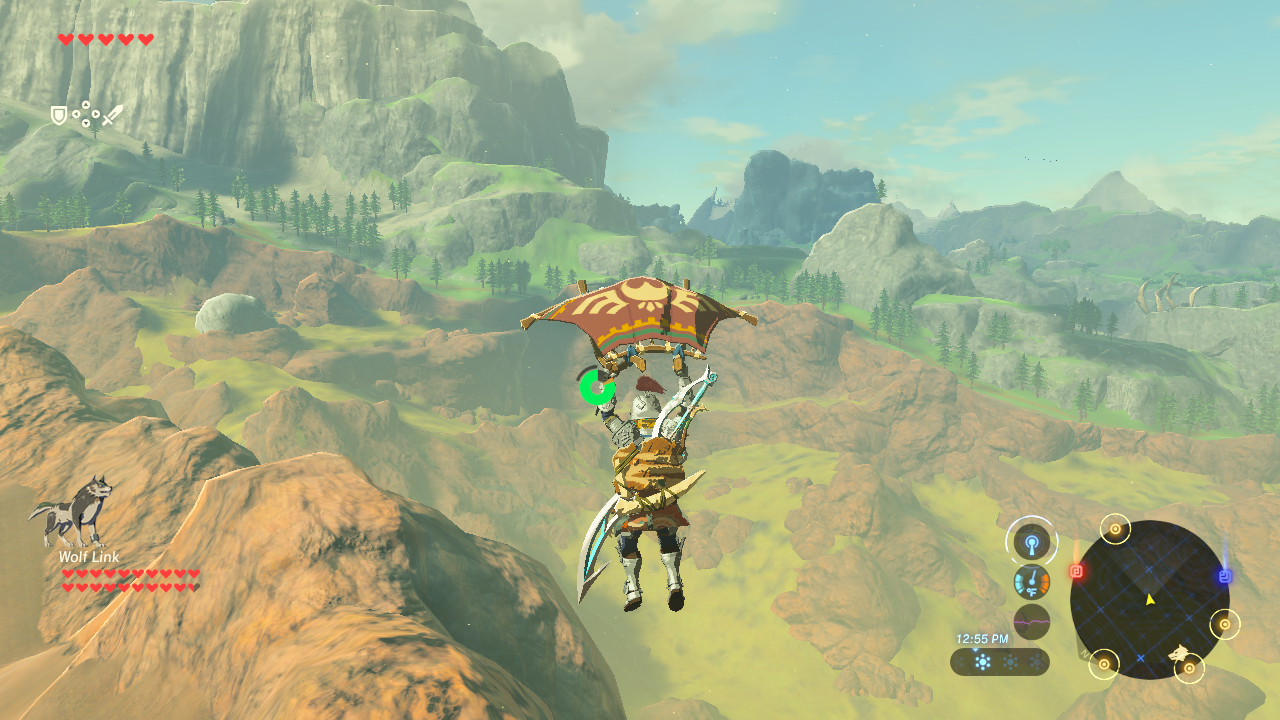Click the yellow player arrow on minimap

point(1150,599)
